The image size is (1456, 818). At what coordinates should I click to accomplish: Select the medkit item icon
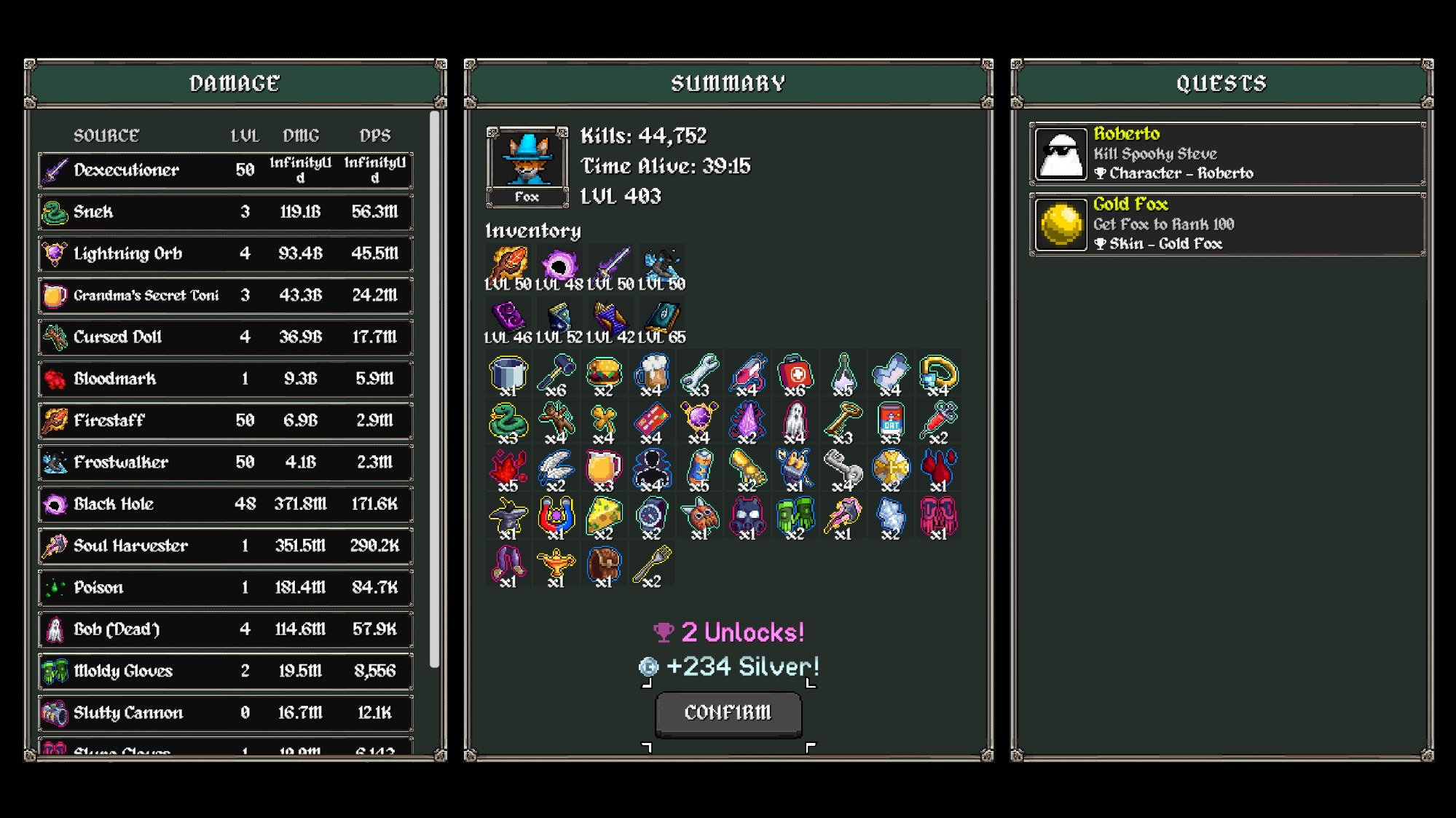click(x=795, y=373)
